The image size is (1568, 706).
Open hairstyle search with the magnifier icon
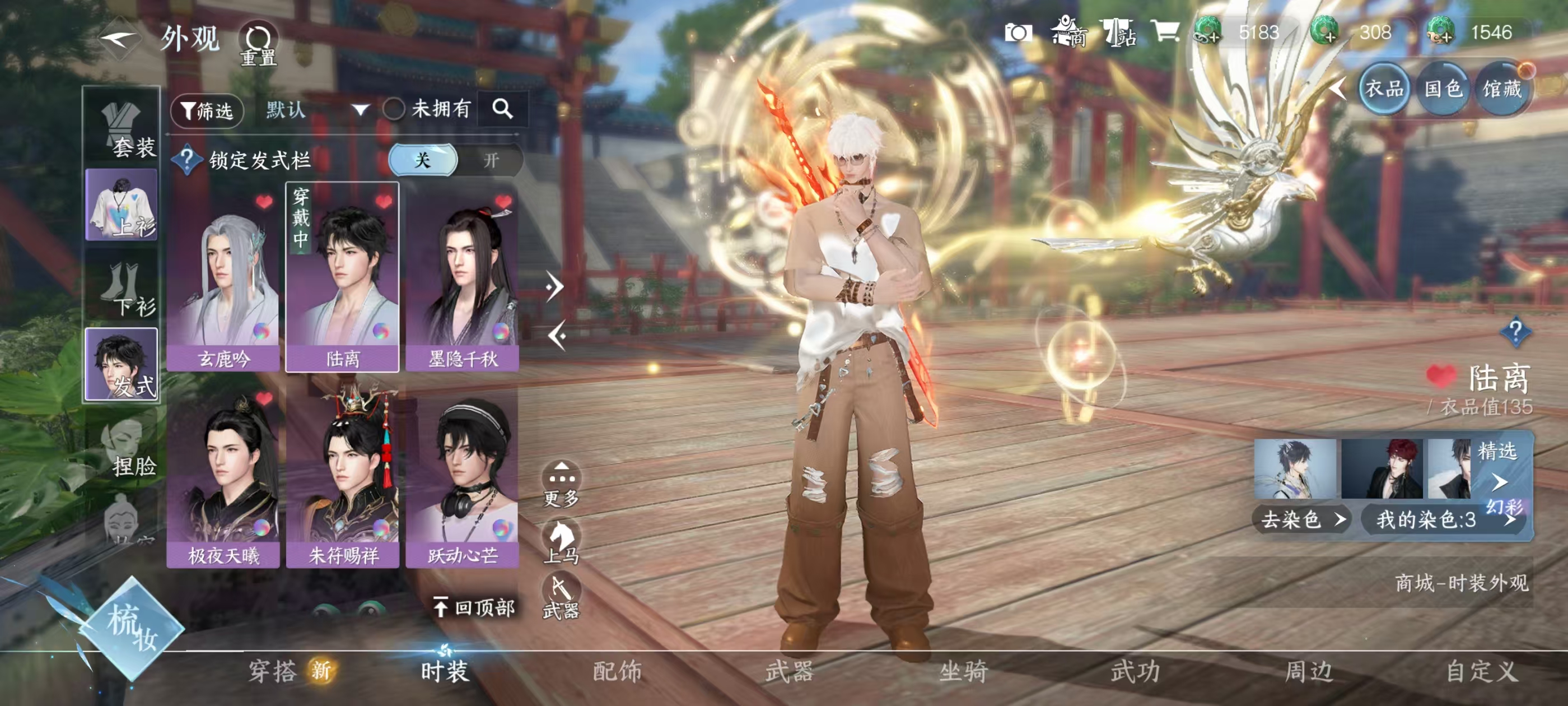502,110
